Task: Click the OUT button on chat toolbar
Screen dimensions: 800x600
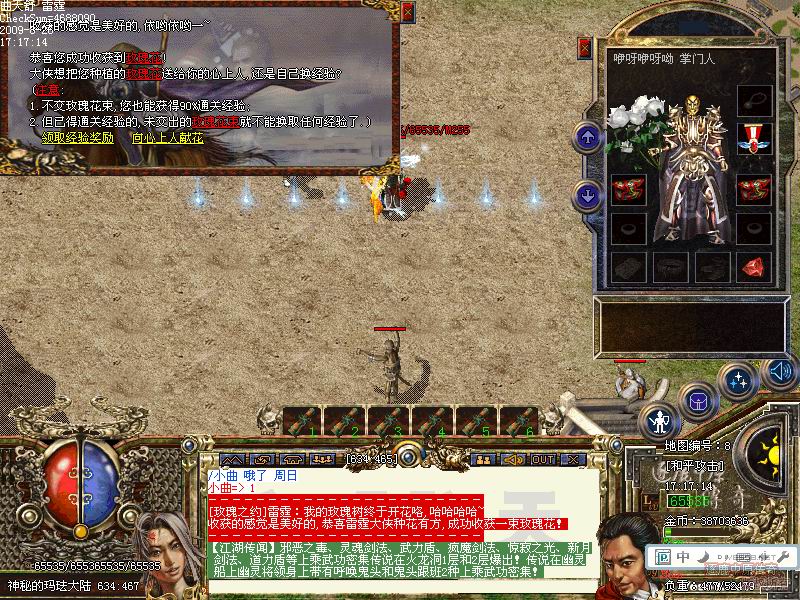Action: [x=543, y=459]
